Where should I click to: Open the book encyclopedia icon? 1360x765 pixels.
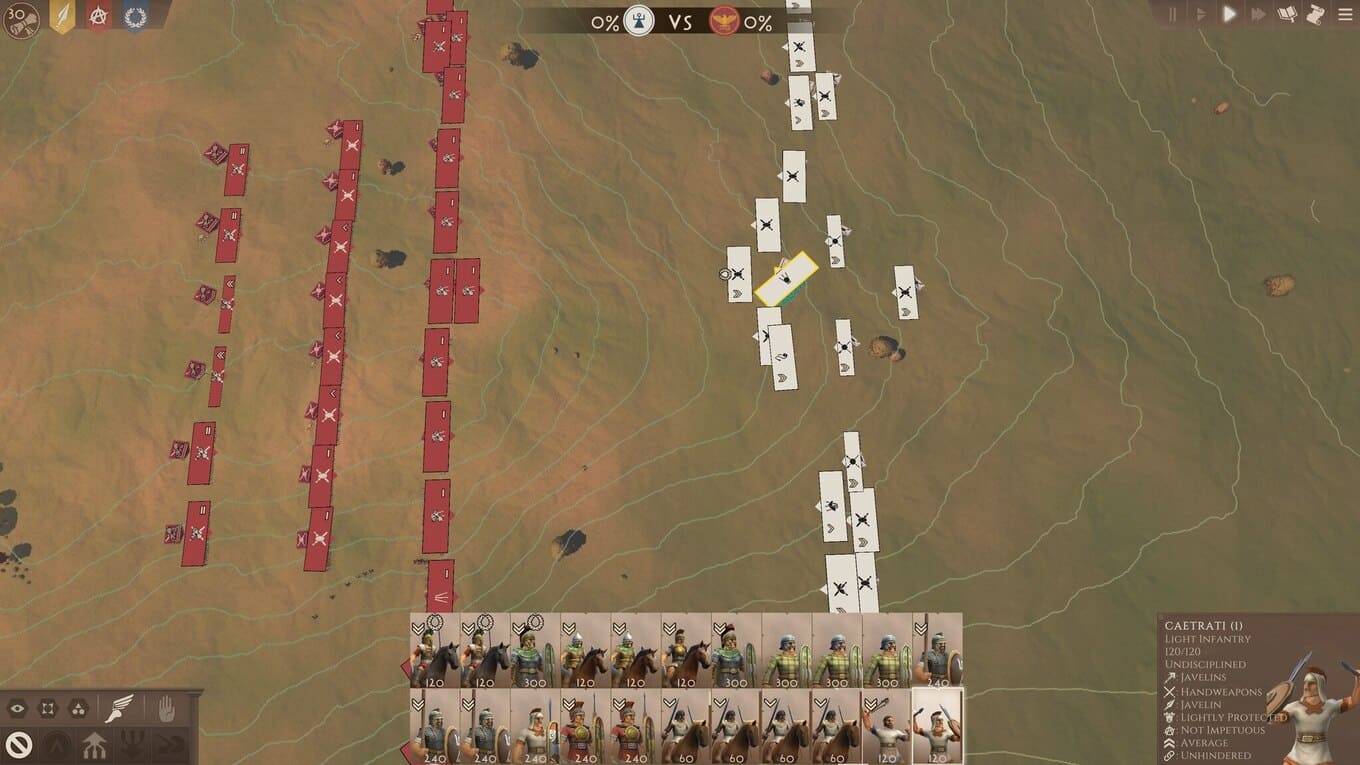click(x=1288, y=14)
